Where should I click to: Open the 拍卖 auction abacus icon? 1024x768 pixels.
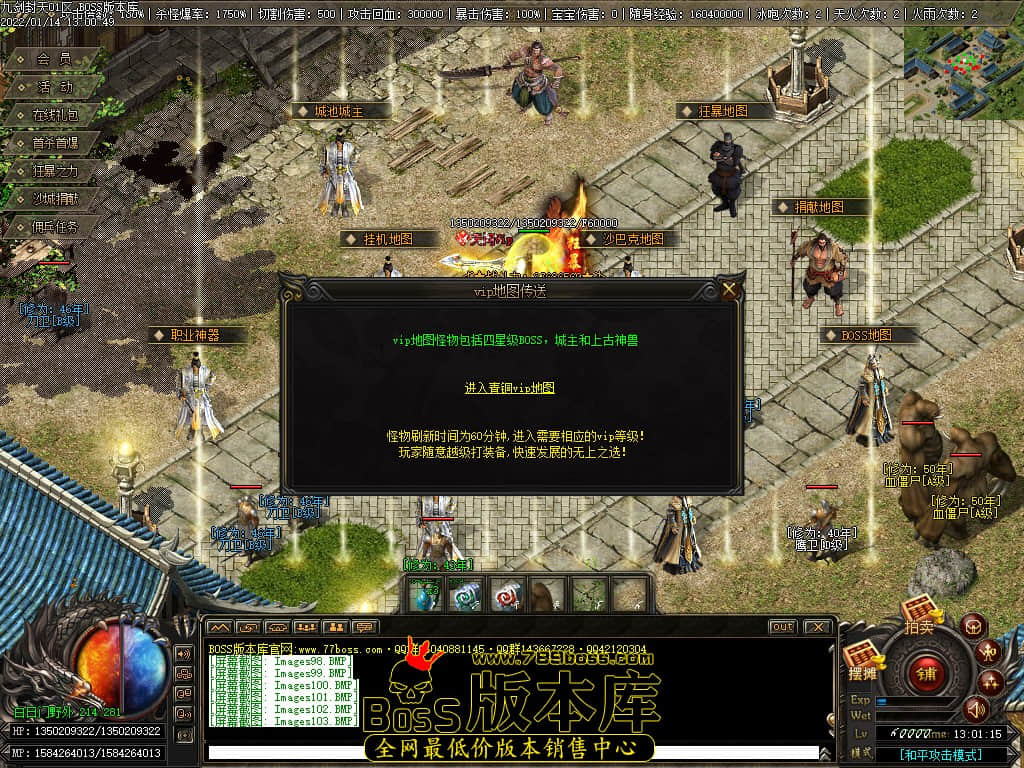pos(919,612)
